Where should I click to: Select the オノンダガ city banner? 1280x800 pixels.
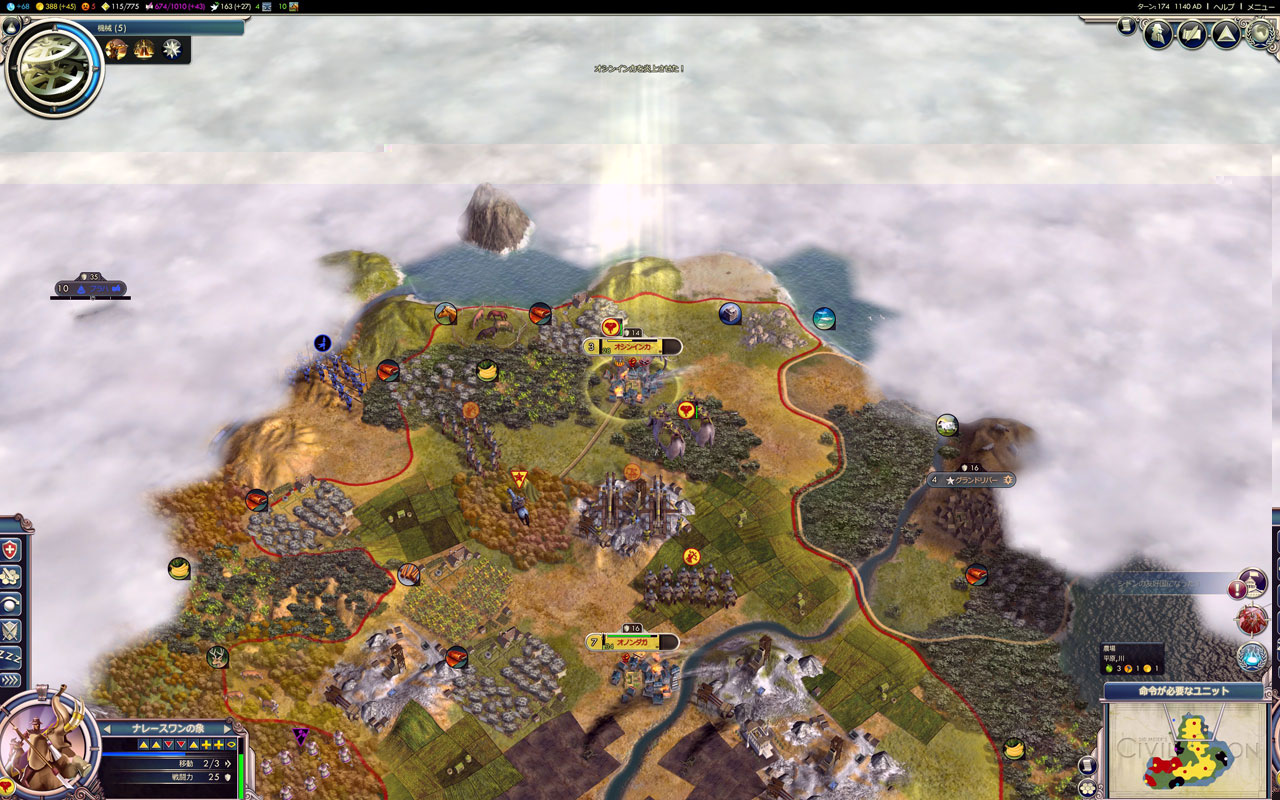pyautogui.click(x=632, y=642)
